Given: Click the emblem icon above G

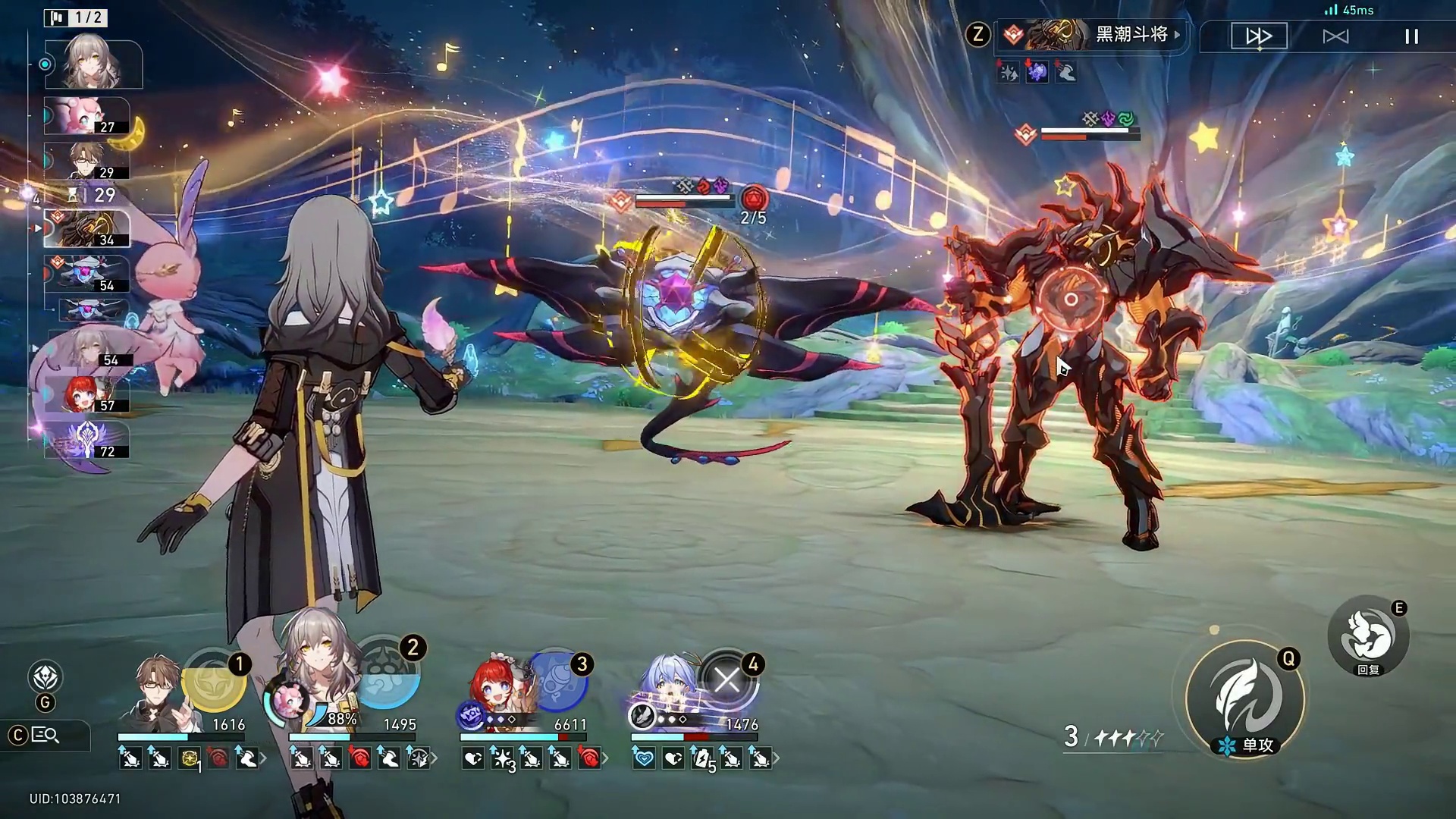Looking at the screenshot, I should click(x=45, y=676).
